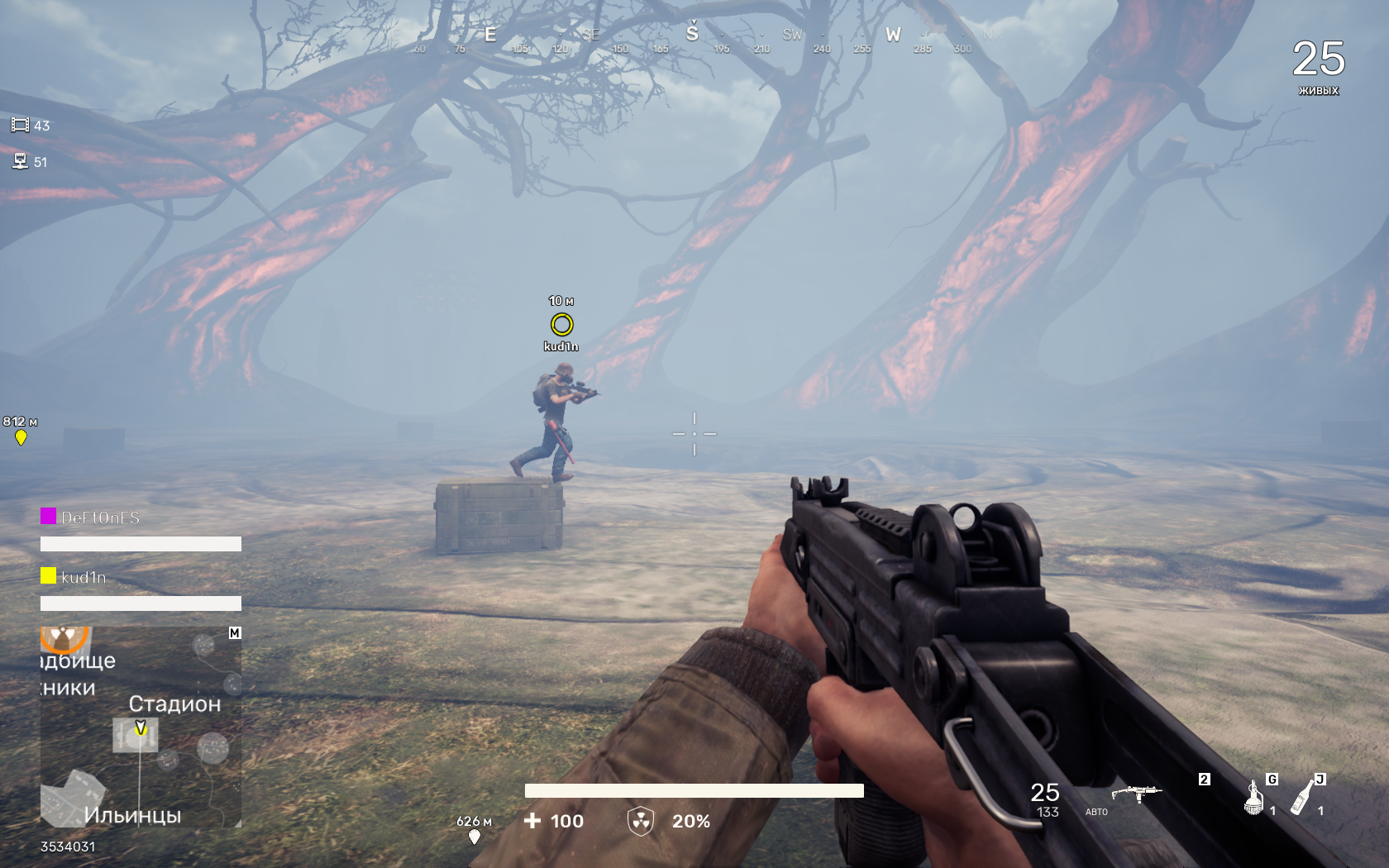
Task: Click the orange hazard icon on the minimap
Action: (63, 638)
